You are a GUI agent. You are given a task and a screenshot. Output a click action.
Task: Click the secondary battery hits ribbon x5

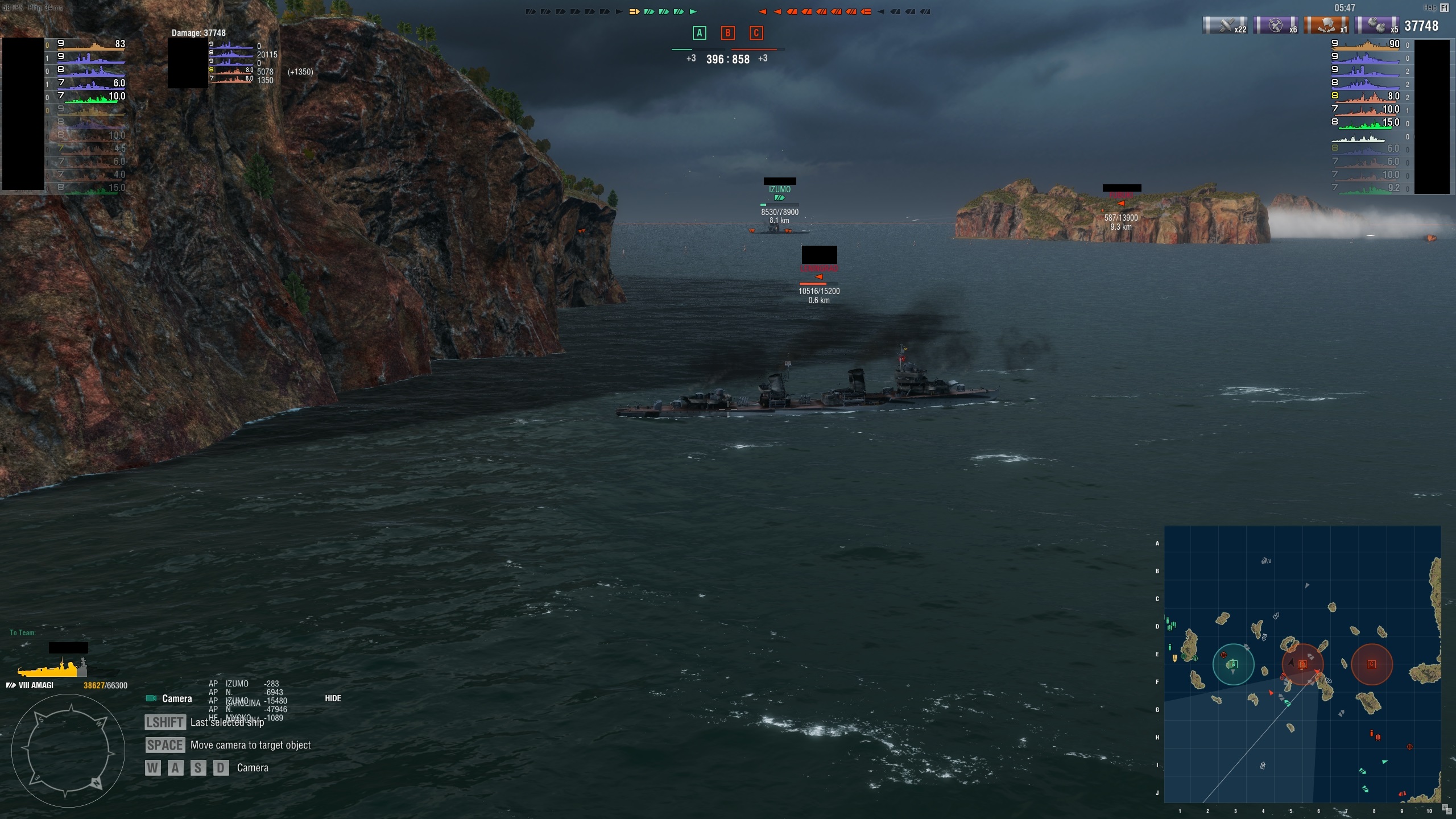pos(1377,26)
